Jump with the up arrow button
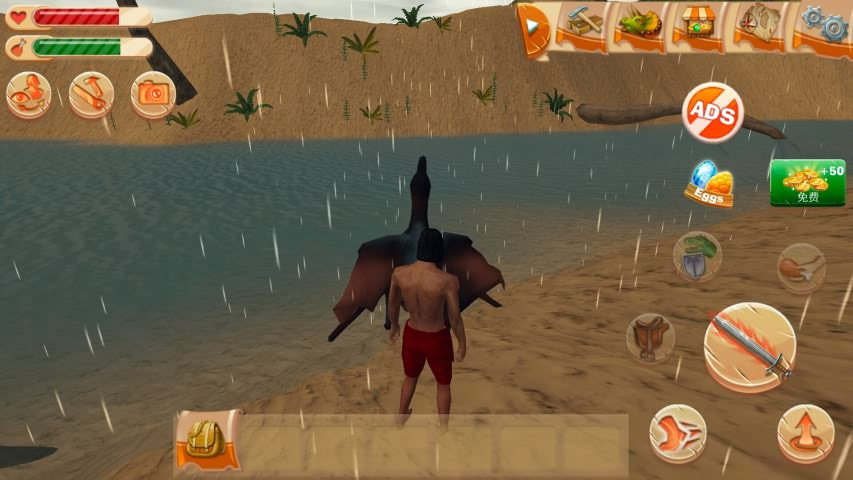Screen dimensions: 853x480 tap(805, 433)
